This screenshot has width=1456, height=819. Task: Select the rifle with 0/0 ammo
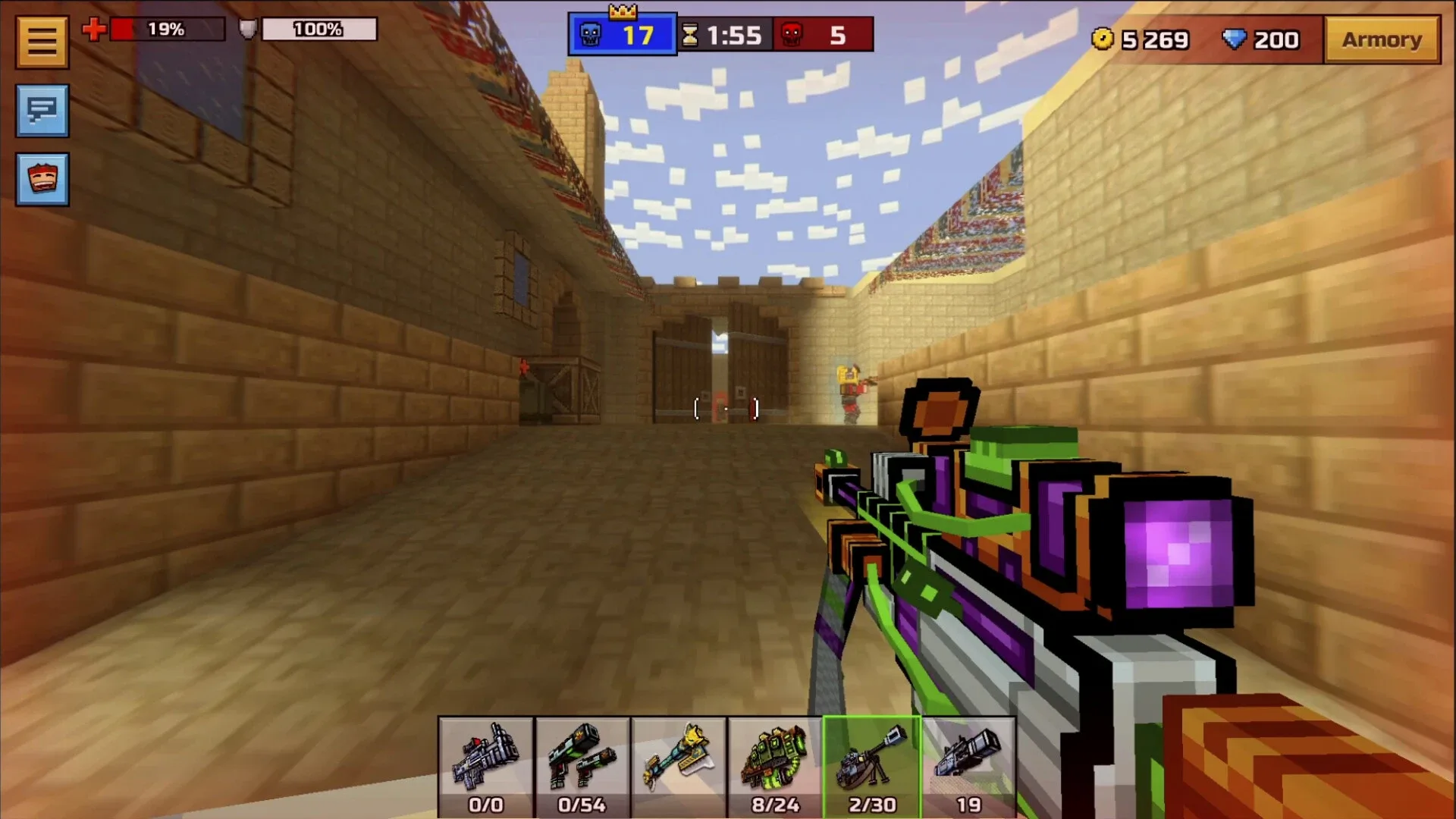[x=485, y=758]
